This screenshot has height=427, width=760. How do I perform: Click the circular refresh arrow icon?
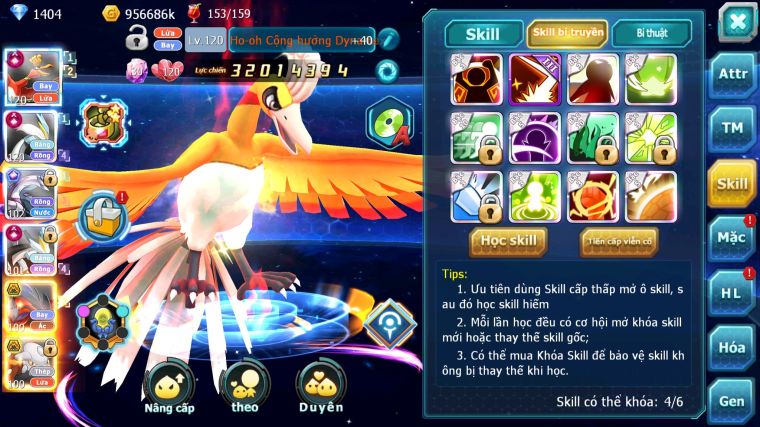tap(387, 70)
